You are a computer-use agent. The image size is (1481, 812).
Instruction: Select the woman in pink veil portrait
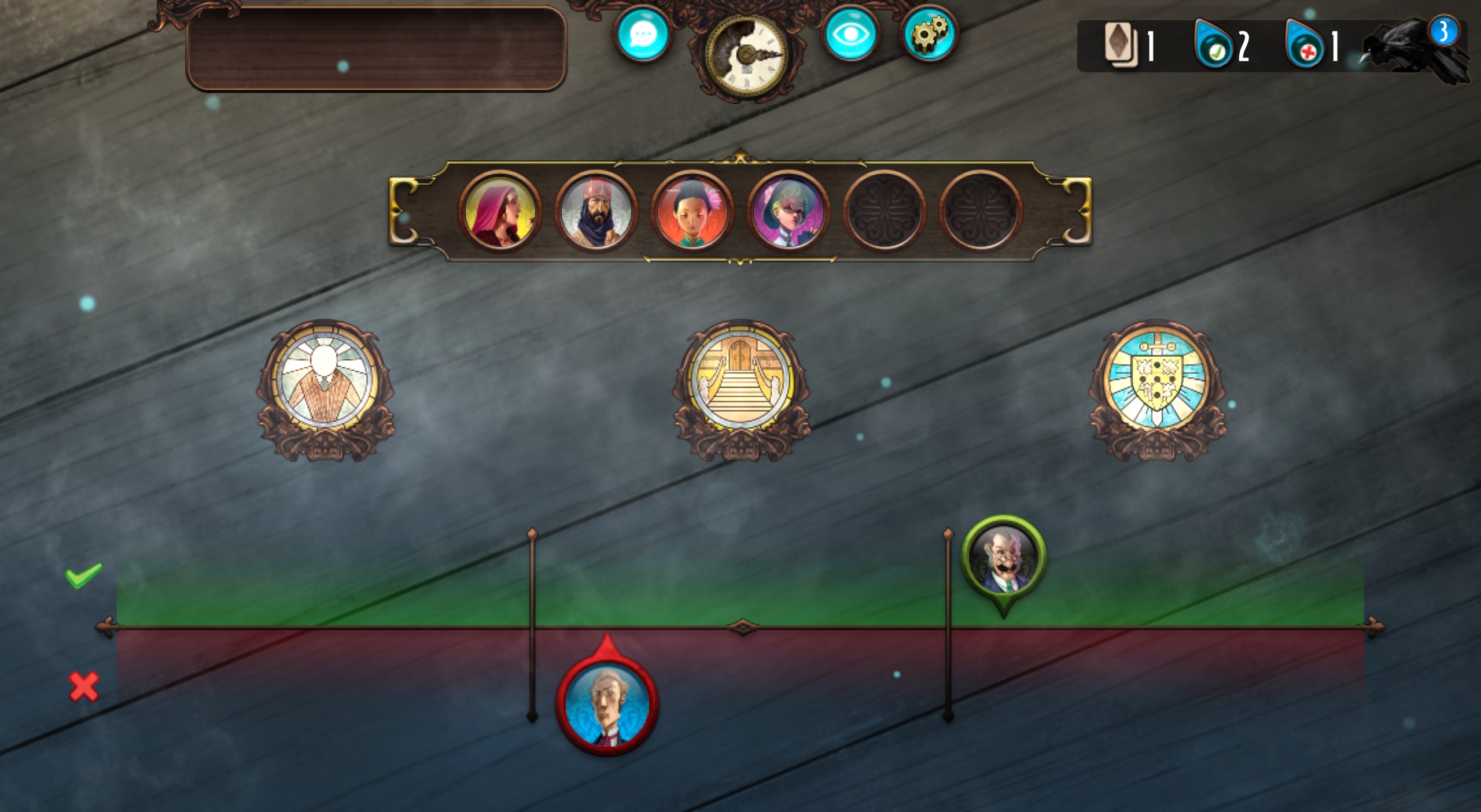pos(500,211)
